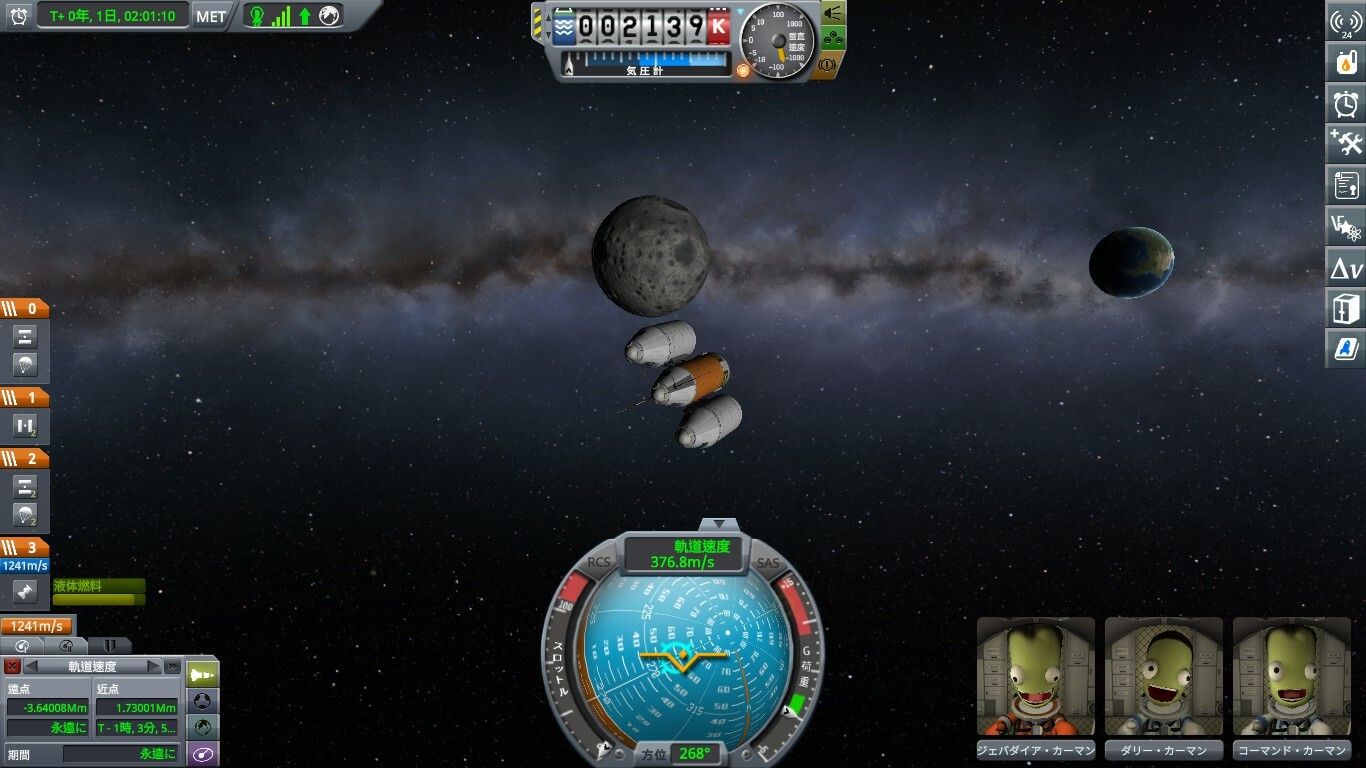Screen dimensions: 1366x768
Task: Open the Delta-V toolbar app
Action: (x=1346, y=268)
